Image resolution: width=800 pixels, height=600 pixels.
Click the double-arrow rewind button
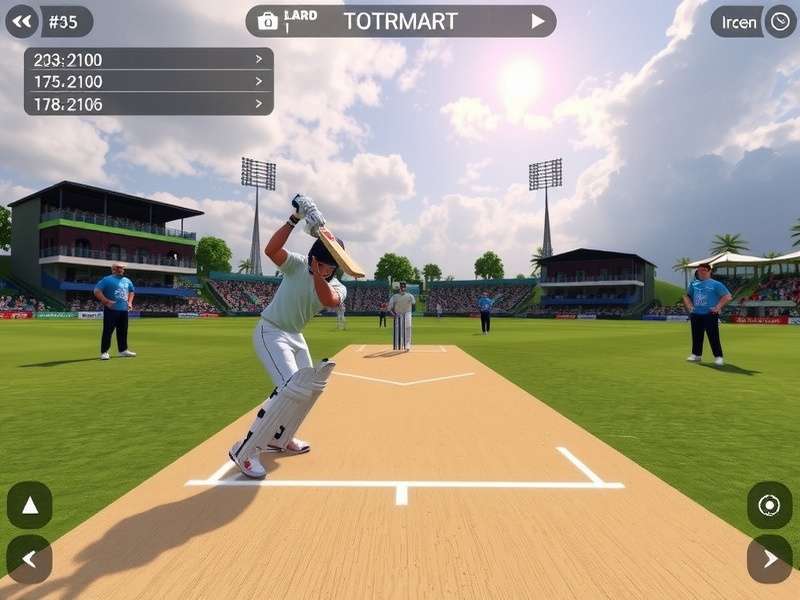[22, 21]
